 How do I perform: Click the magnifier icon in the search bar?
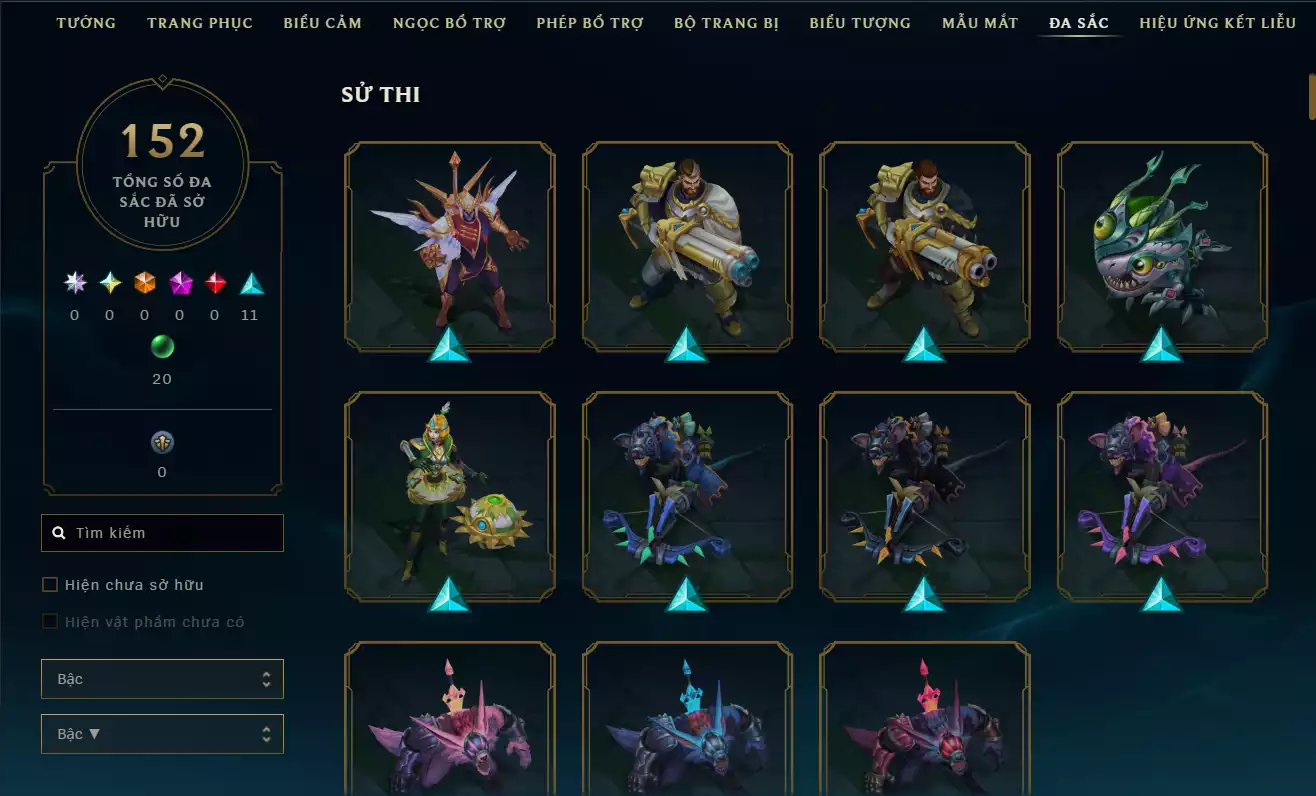[x=58, y=532]
